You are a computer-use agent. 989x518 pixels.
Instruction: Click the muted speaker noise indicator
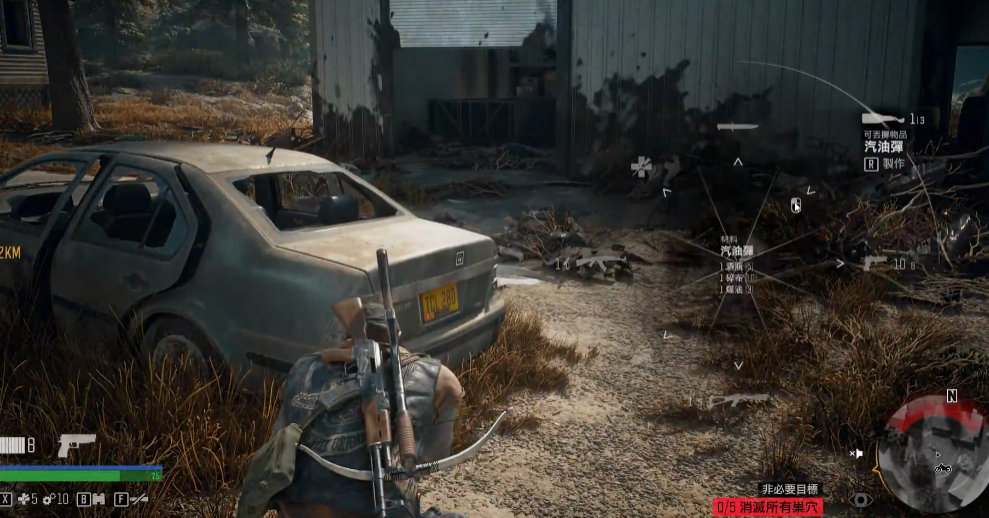pyautogui.click(x=856, y=453)
